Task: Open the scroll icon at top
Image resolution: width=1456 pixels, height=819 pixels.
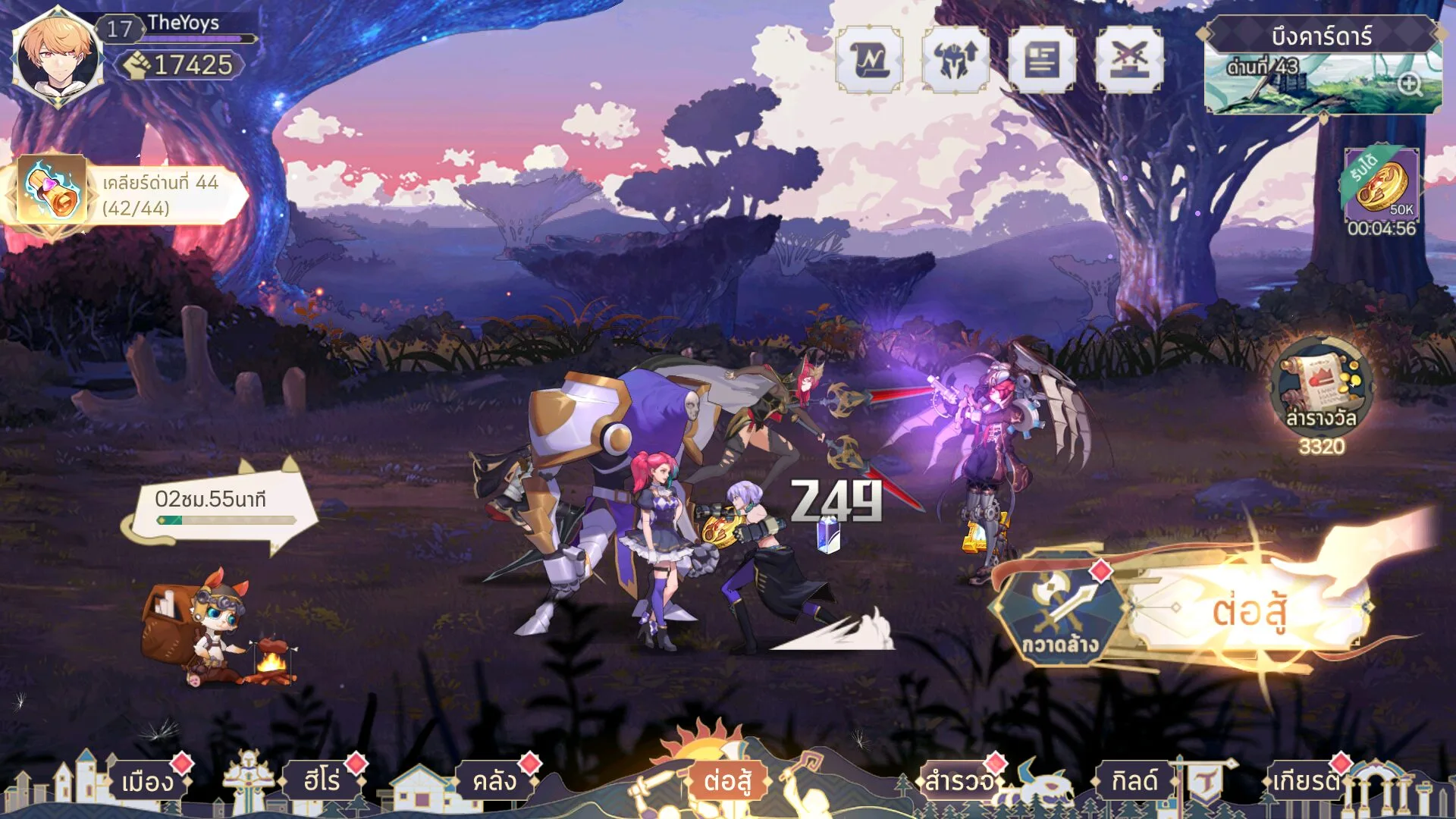Action: [x=869, y=60]
